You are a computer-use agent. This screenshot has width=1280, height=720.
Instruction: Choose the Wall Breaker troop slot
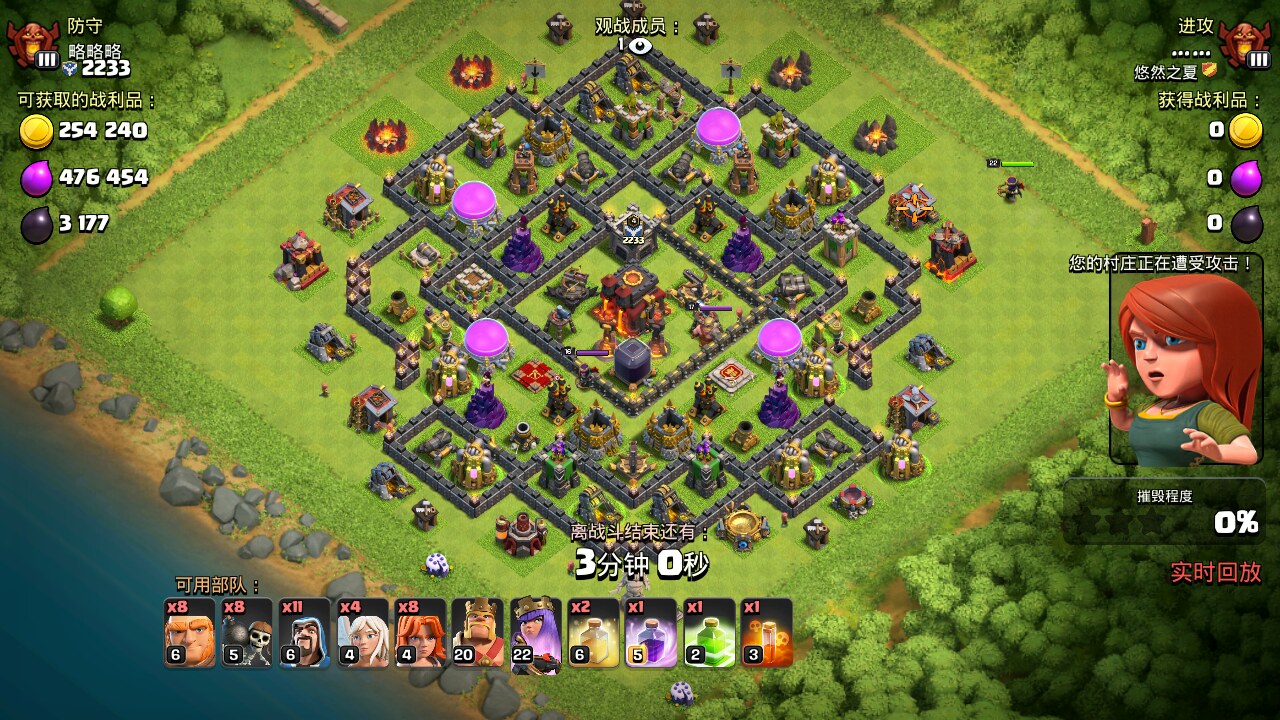coord(247,633)
